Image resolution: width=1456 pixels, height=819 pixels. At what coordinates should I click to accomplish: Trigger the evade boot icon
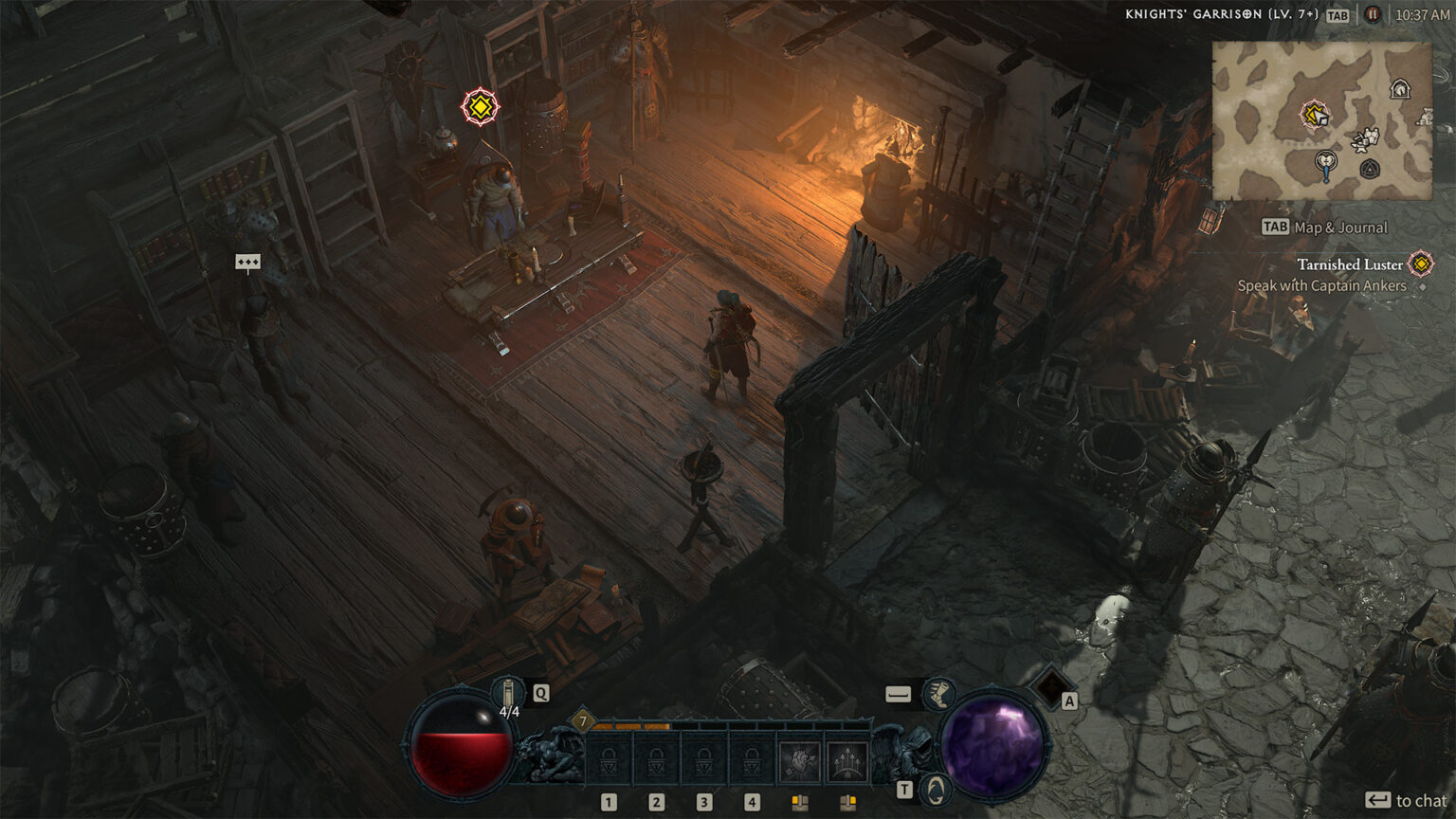[938, 695]
